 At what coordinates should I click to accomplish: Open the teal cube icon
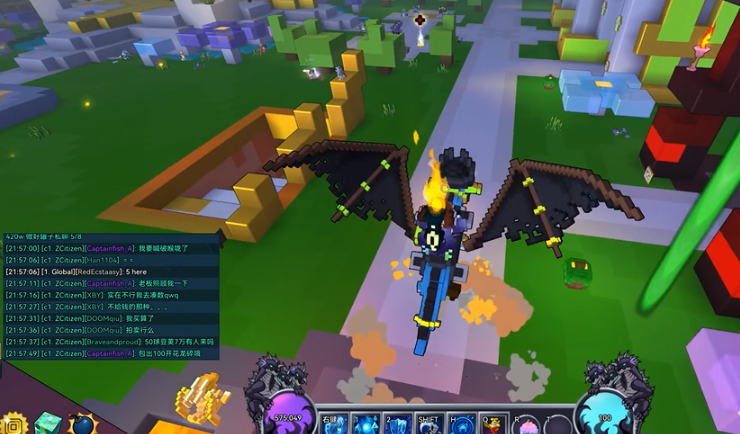48,423
